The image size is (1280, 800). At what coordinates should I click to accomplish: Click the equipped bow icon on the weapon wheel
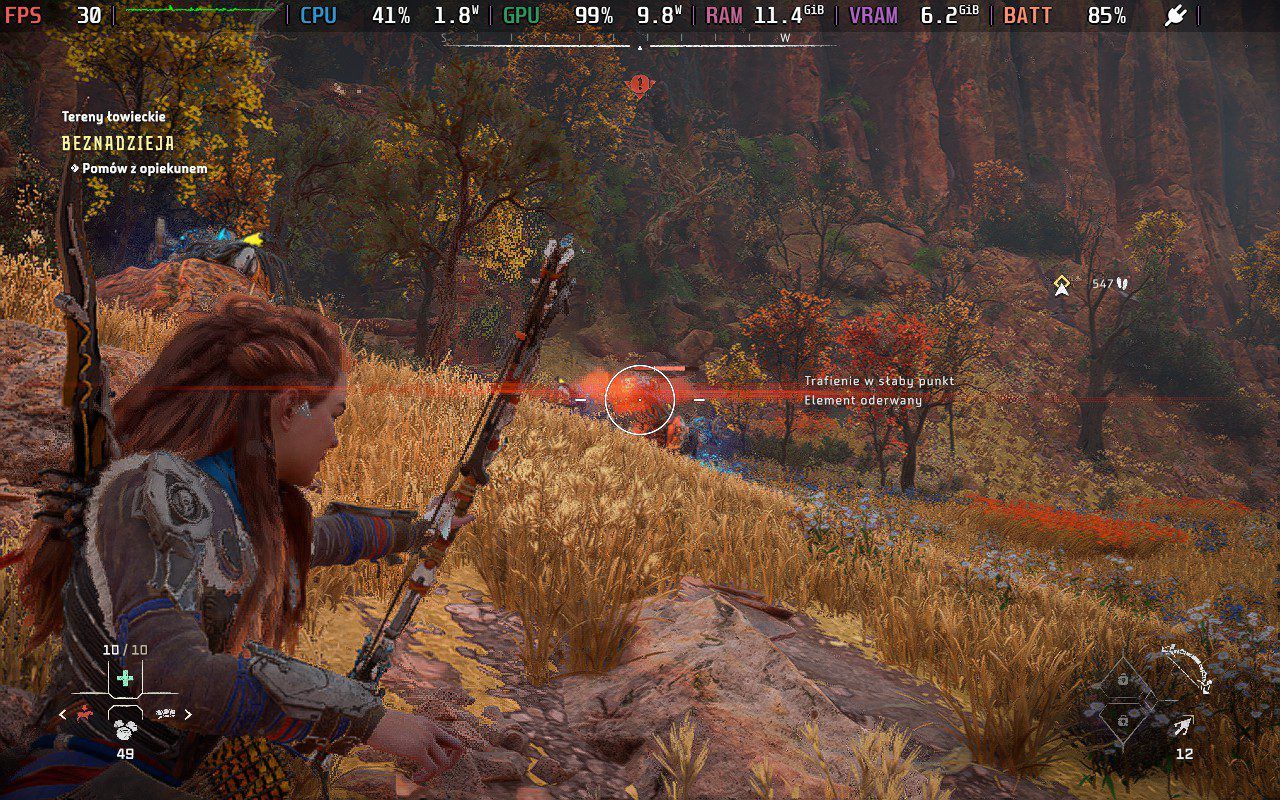click(x=1186, y=668)
